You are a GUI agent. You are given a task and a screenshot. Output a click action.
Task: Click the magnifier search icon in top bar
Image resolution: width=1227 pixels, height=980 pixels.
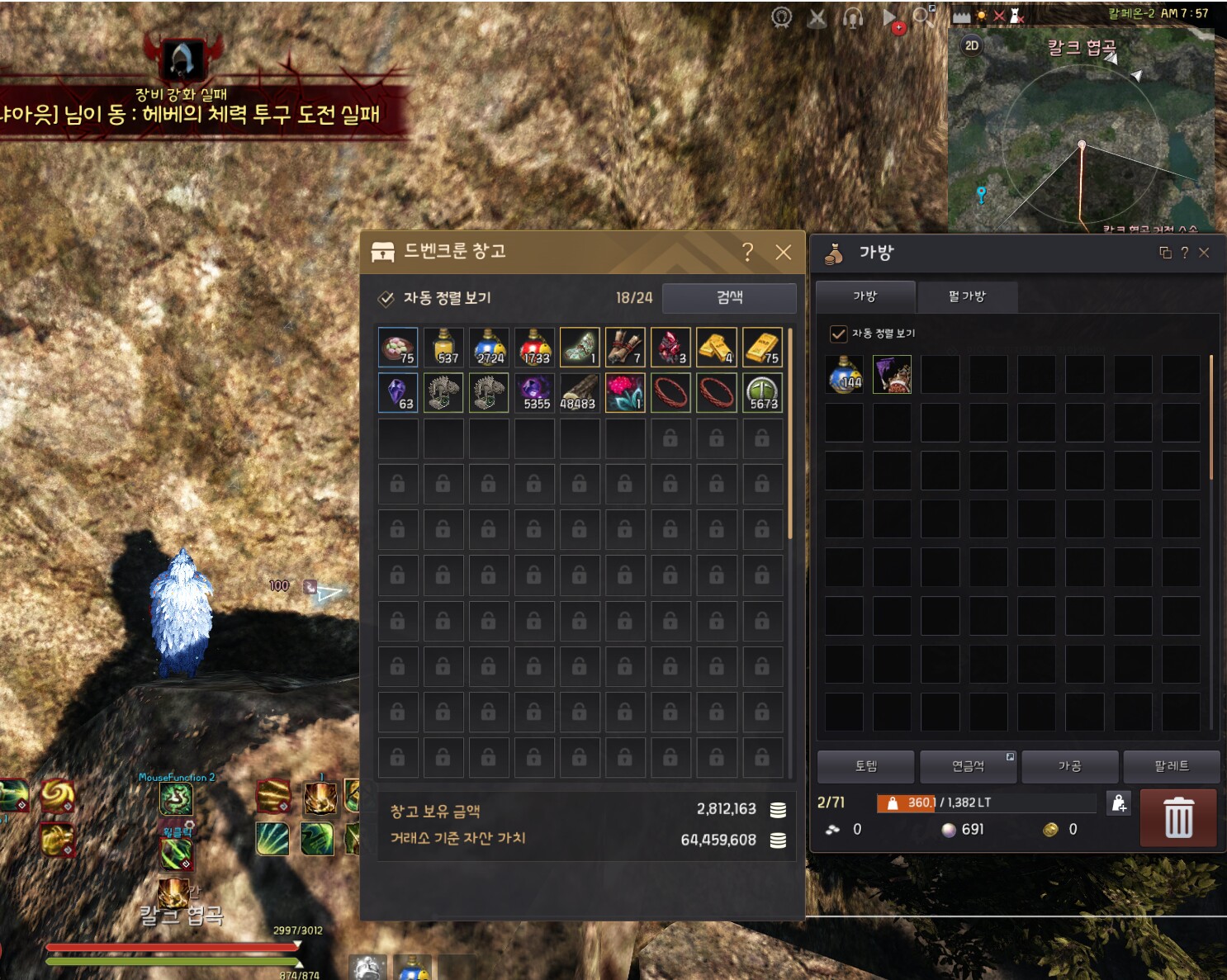coord(921,16)
